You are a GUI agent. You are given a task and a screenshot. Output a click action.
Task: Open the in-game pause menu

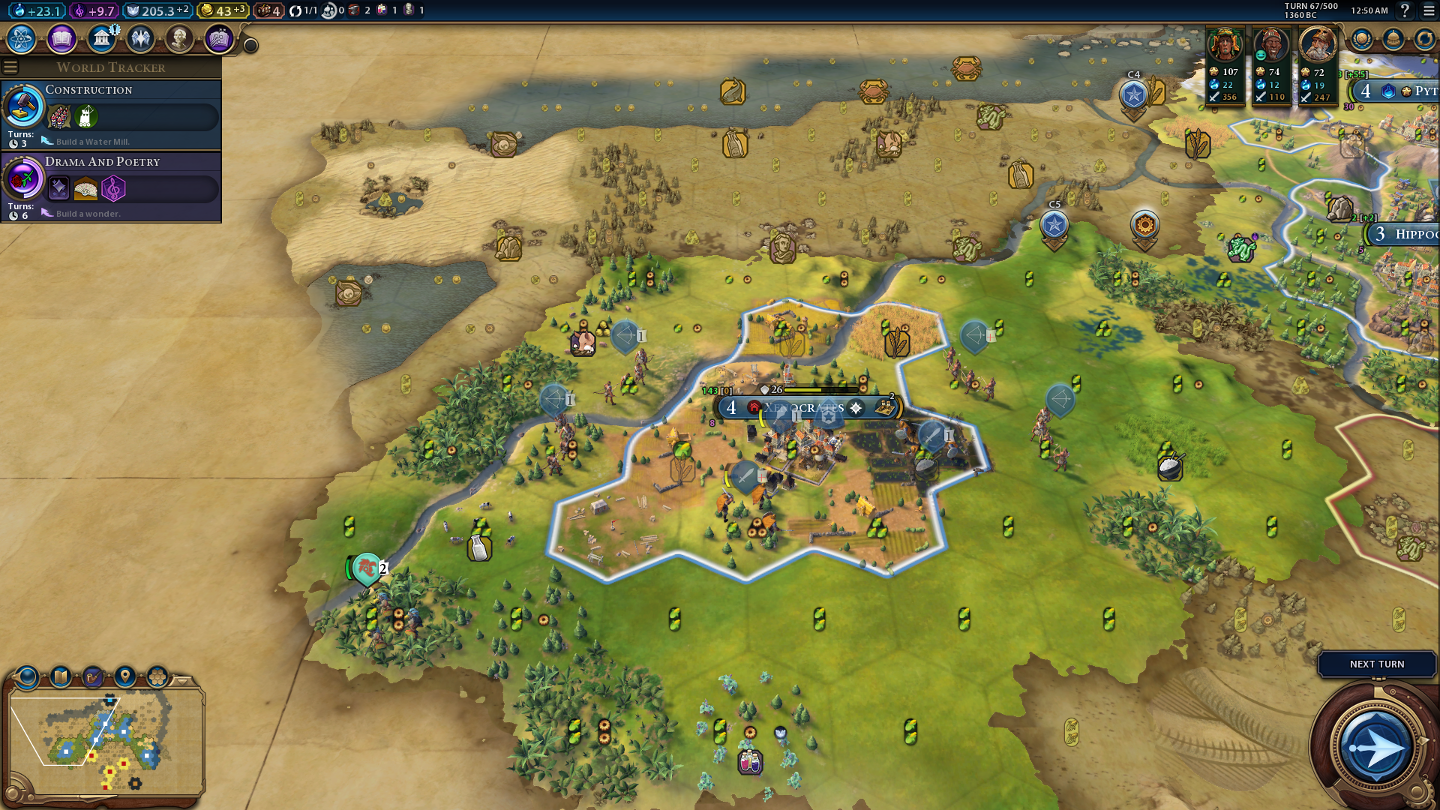coord(1429,11)
